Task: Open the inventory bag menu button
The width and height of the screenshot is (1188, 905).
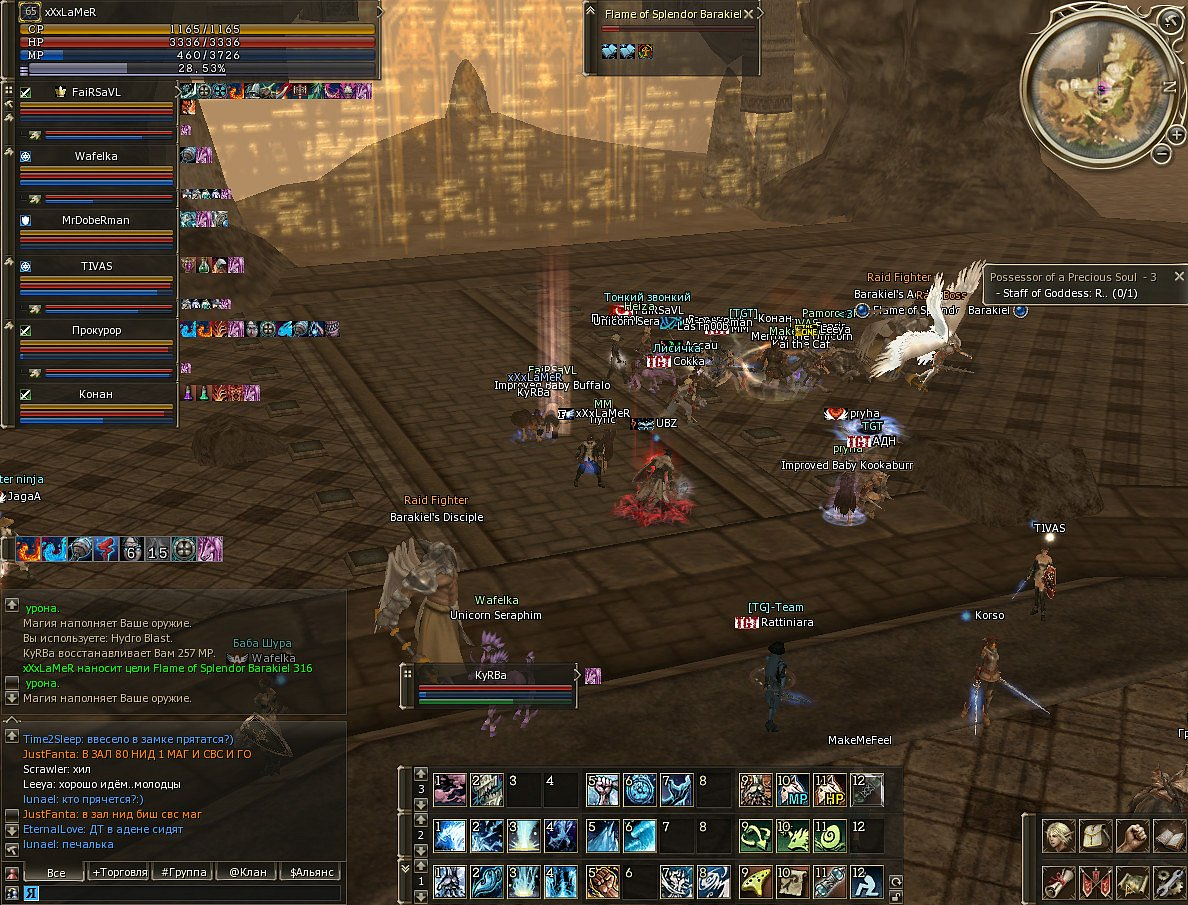Action: (1096, 835)
